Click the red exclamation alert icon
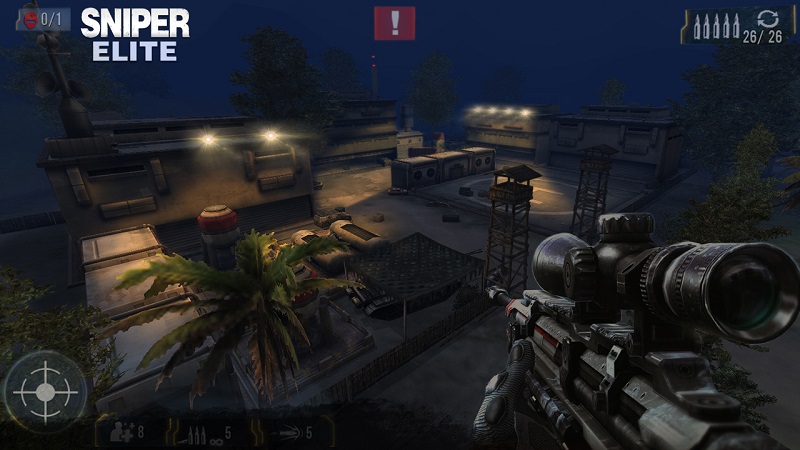This screenshot has width=800, height=450. [395, 23]
